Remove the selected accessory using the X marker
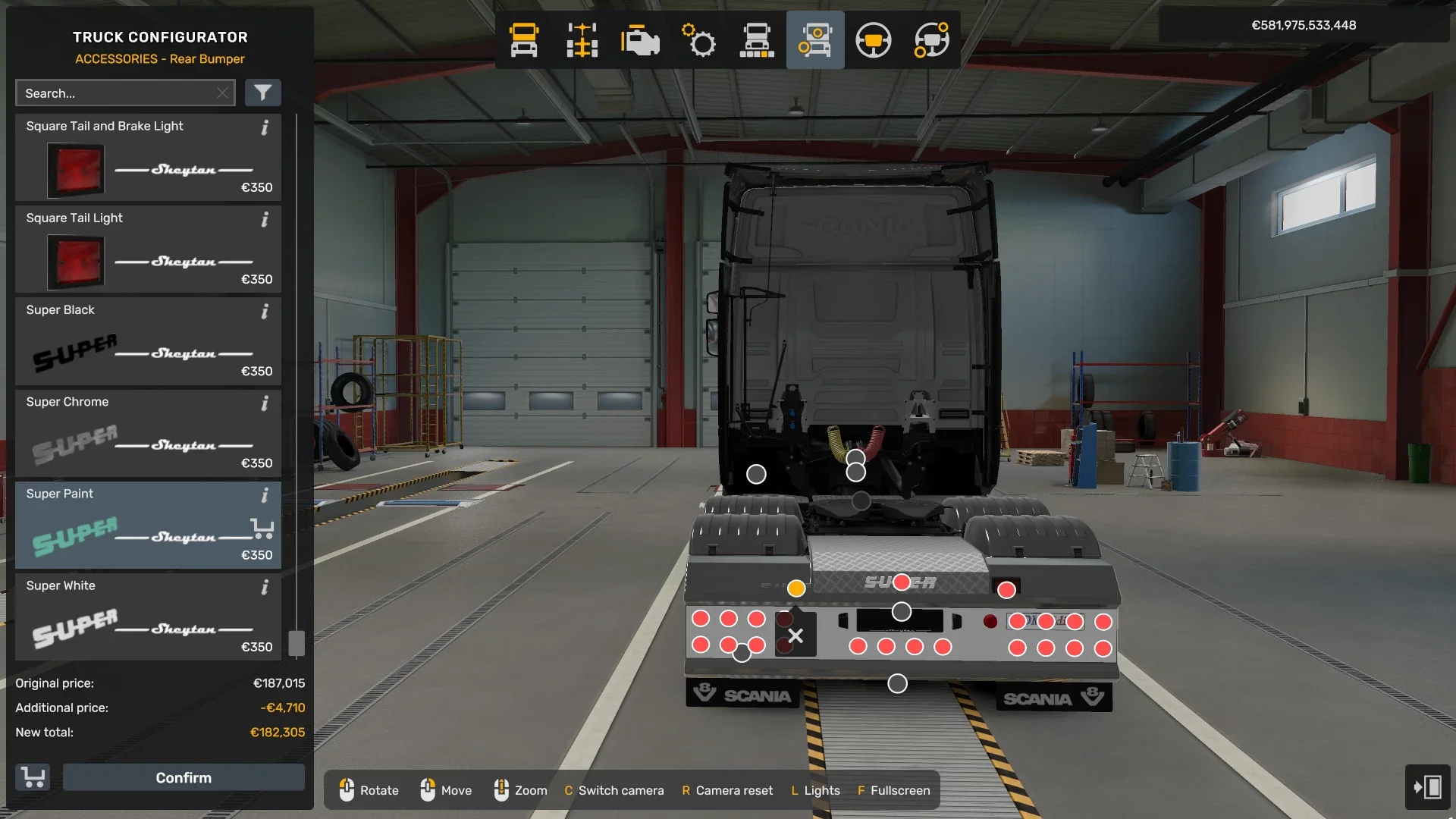 (795, 637)
